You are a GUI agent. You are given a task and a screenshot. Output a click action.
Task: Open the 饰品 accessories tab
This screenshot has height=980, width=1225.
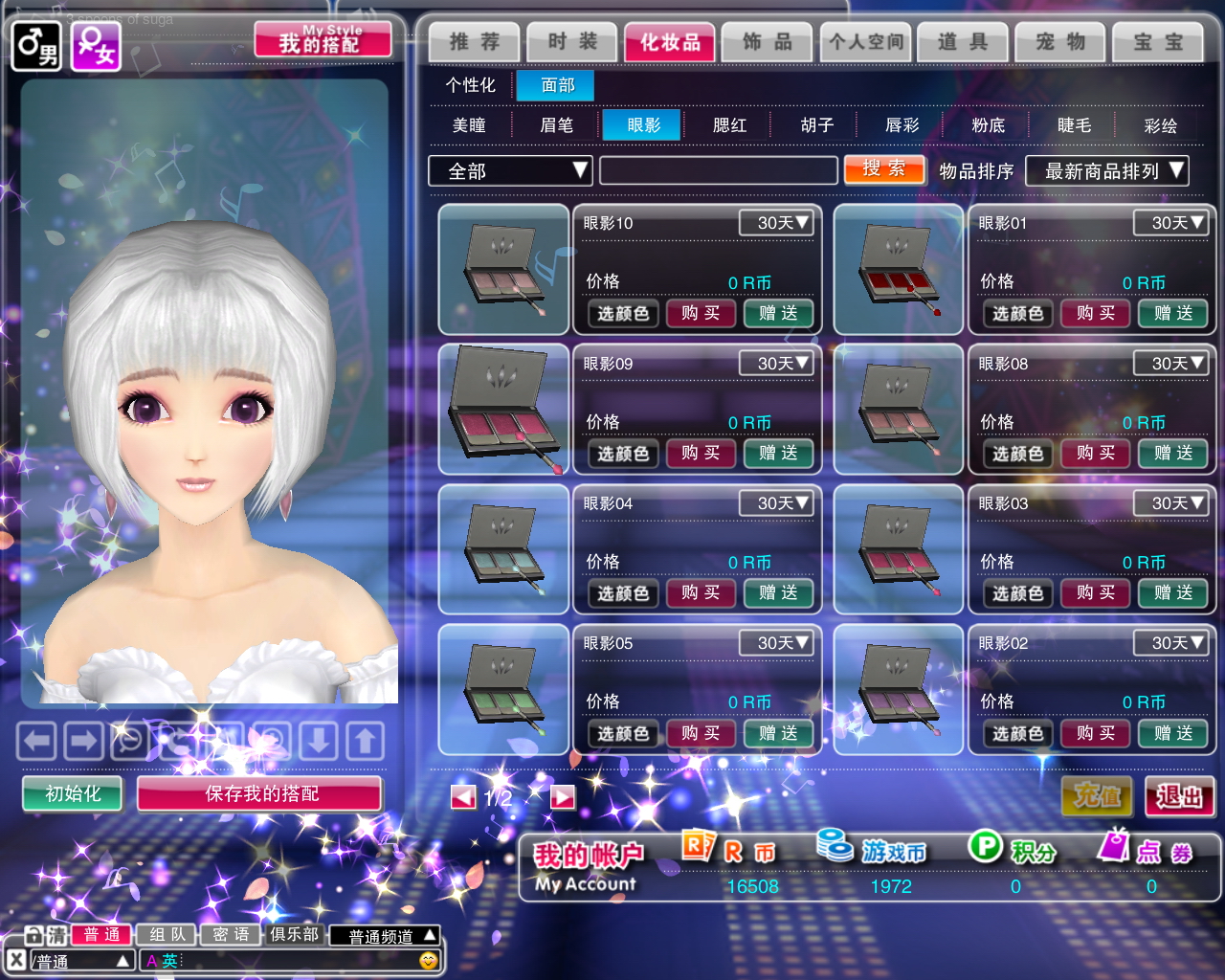768,42
